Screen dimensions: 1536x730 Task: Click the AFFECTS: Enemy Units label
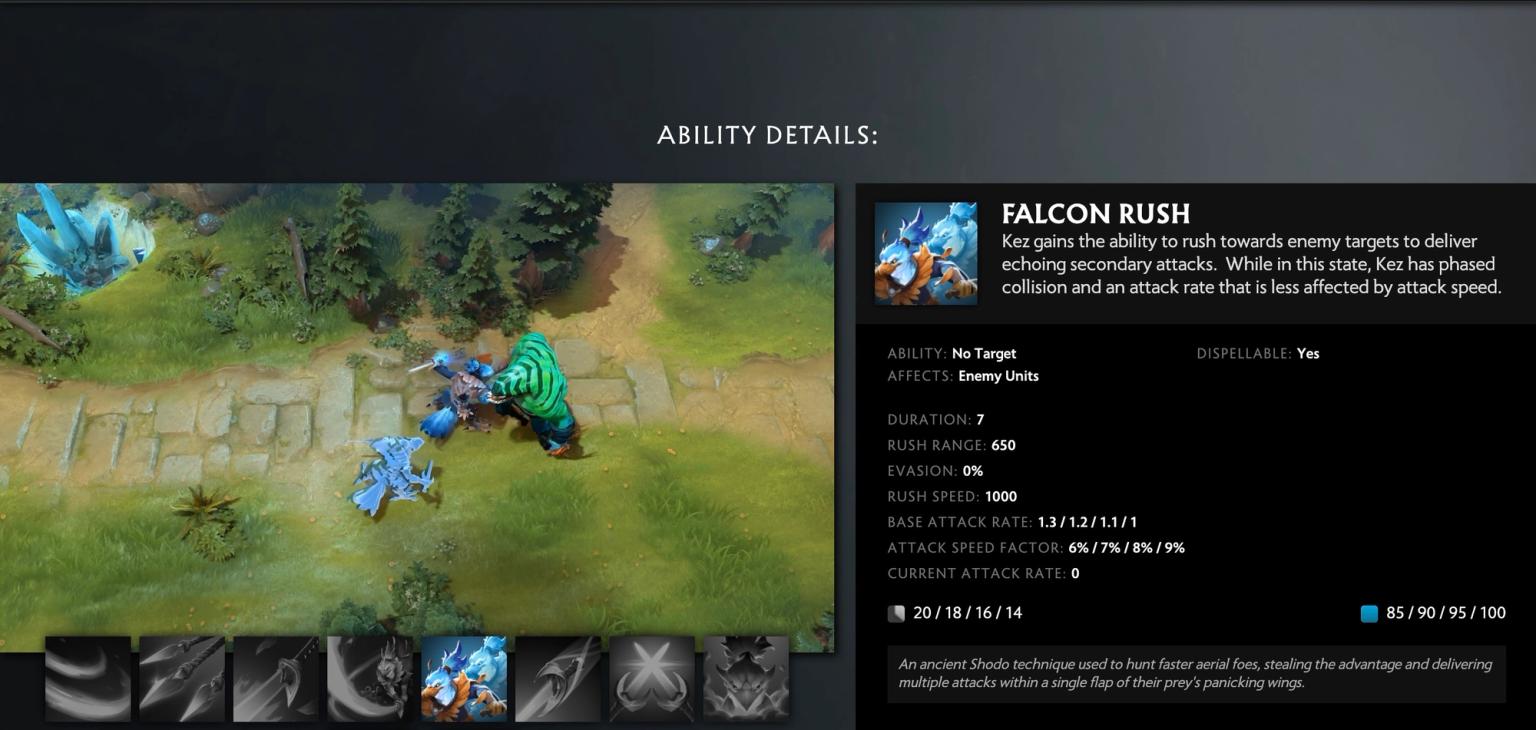[x=963, y=376]
